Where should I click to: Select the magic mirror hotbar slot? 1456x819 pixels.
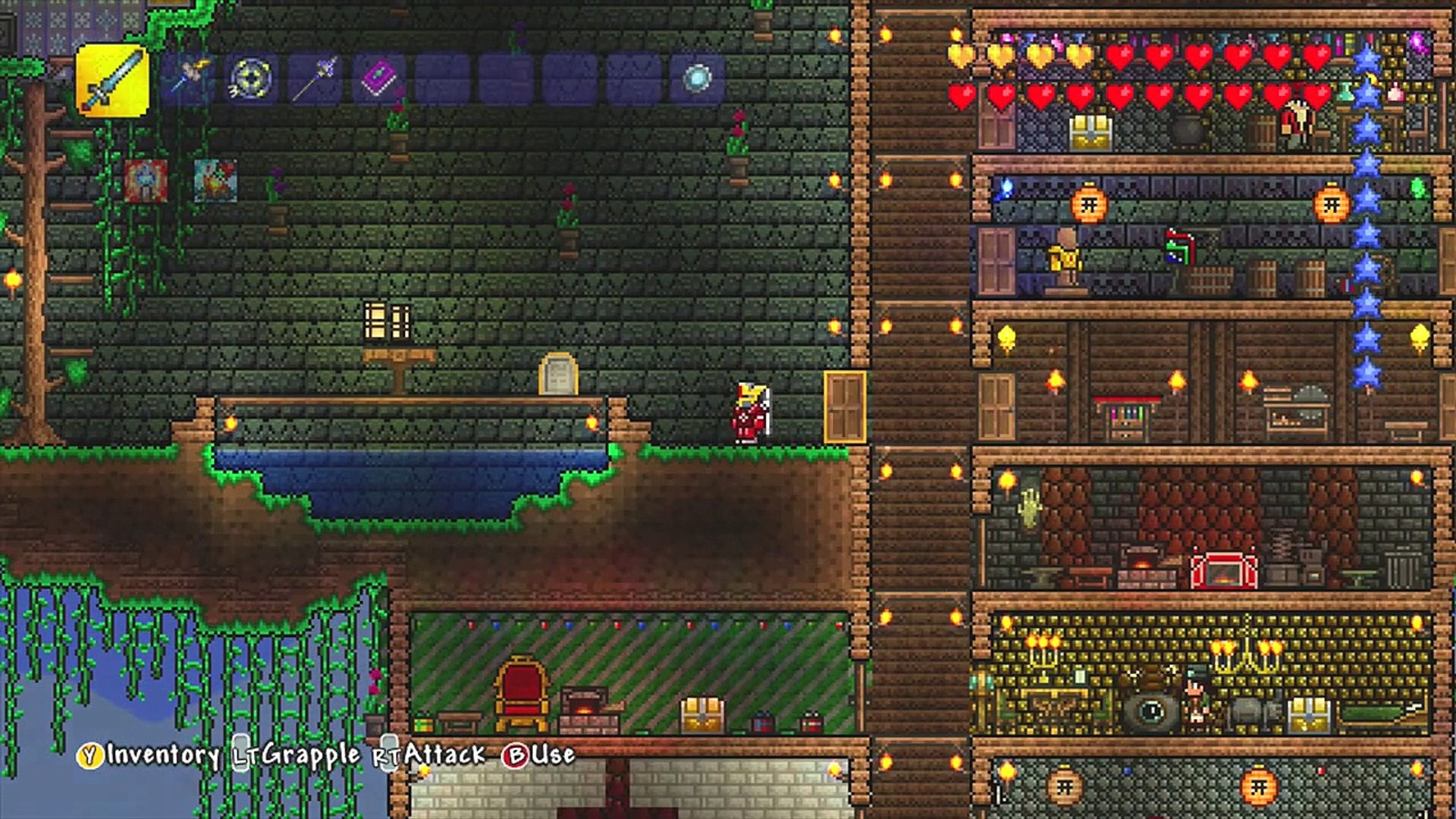697,79
